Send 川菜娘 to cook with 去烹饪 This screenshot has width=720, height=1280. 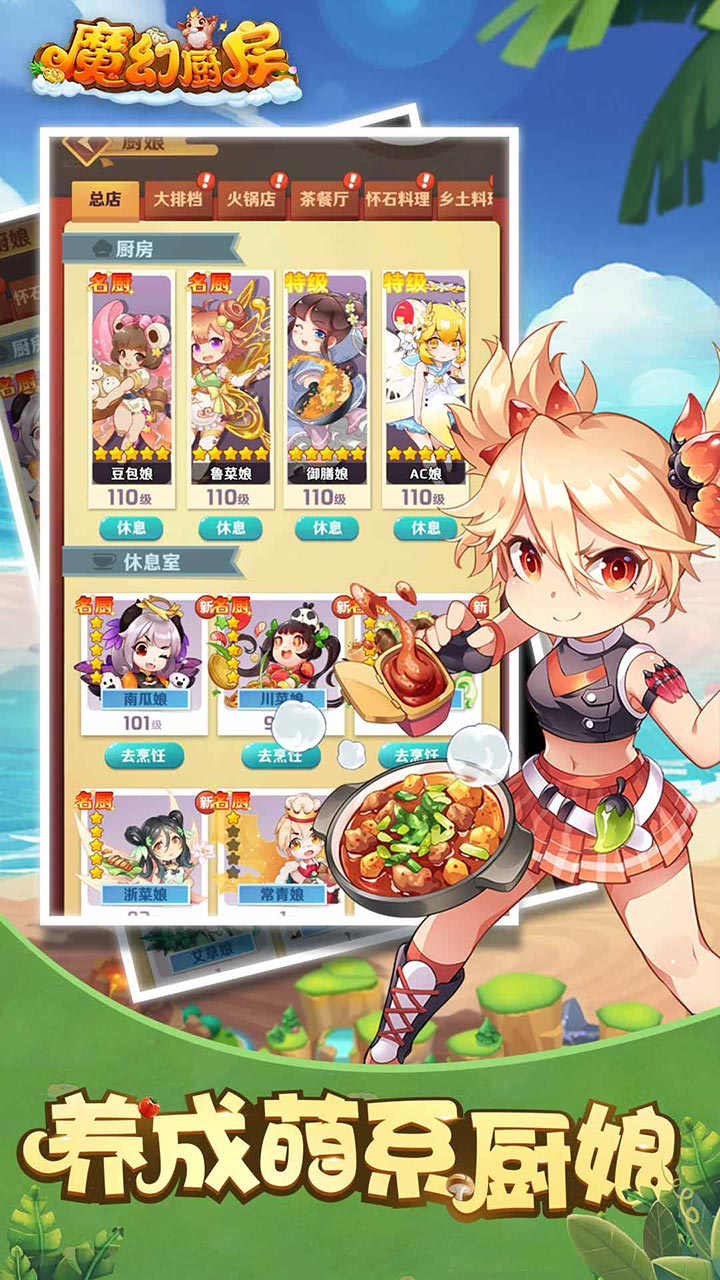click(x=279, y=755)
